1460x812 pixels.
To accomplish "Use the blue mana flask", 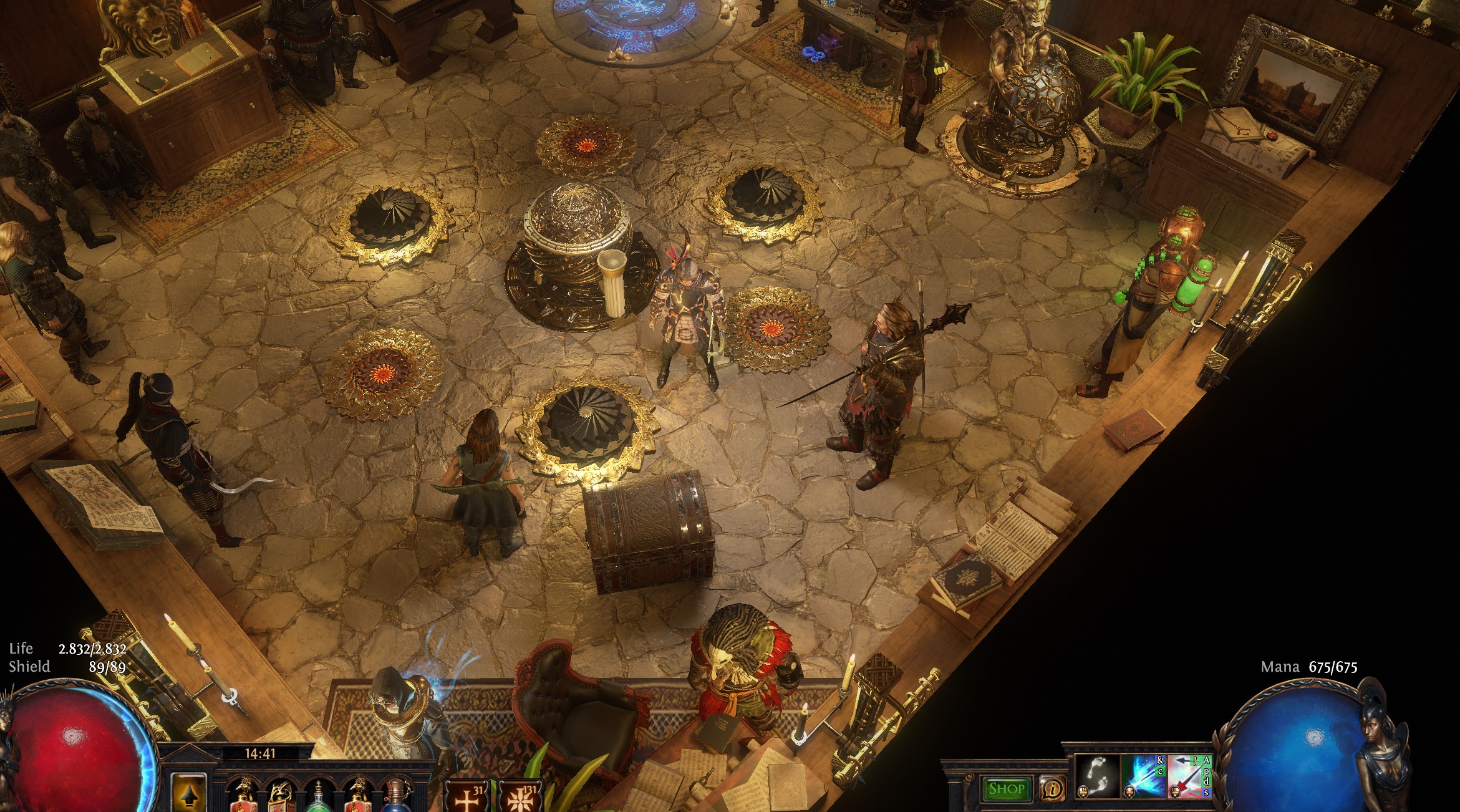I will 397,798.
